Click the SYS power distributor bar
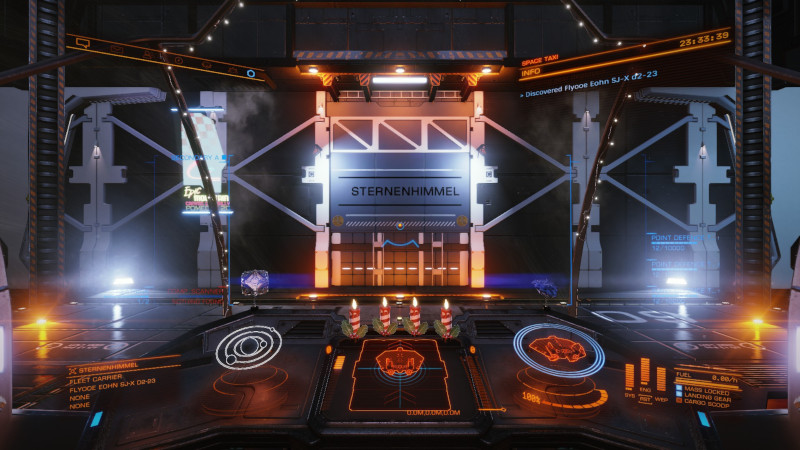This screenshot has width=800, height=450. point(630,377)
